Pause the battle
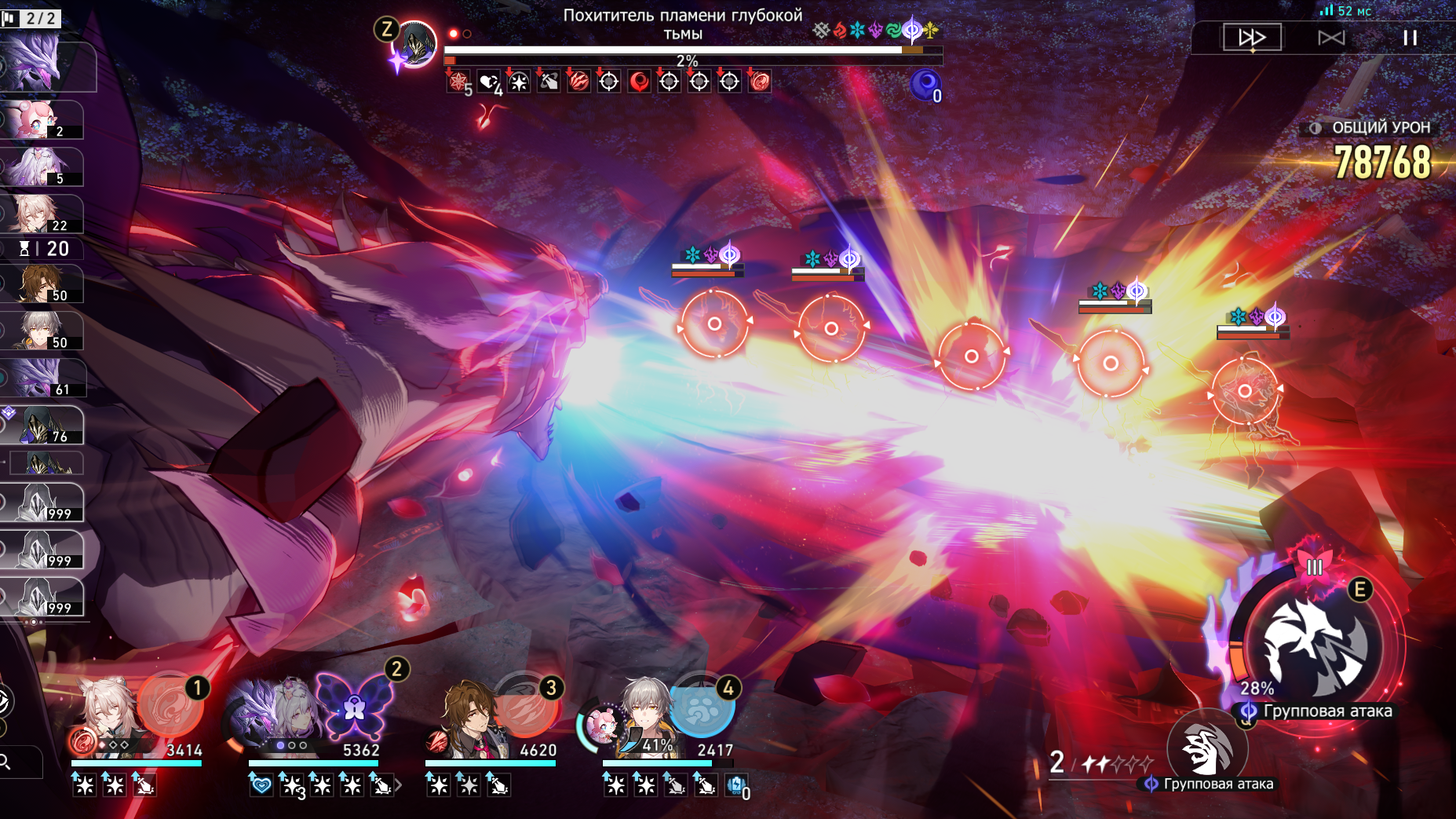Screen dimensions: 1456x819 click(x=1410, y=37)
